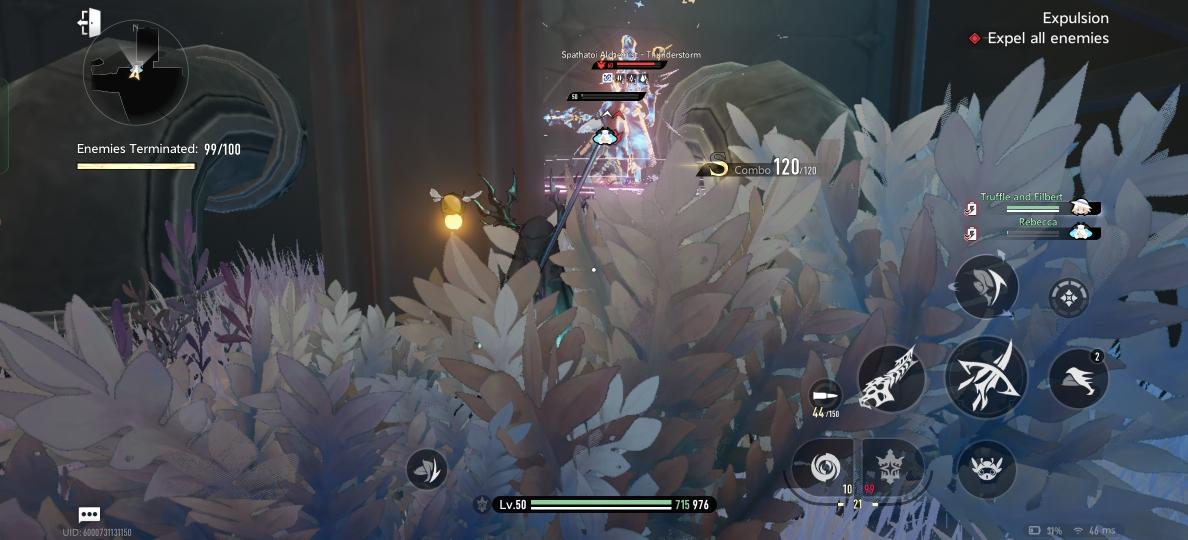Tap the leaf-wing button near the level bar

pos(427,469)
